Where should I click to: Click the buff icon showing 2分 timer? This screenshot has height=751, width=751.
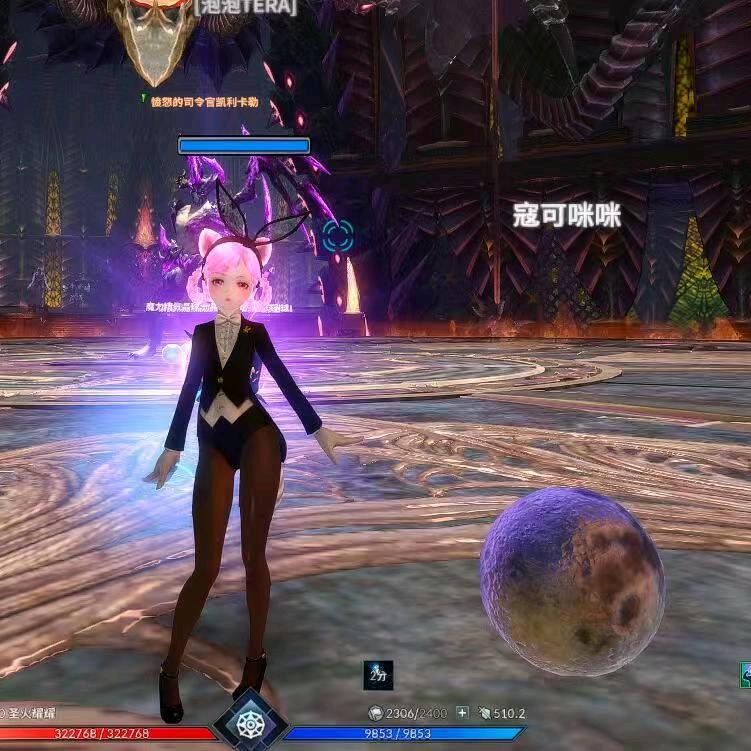tap(378, 675)
